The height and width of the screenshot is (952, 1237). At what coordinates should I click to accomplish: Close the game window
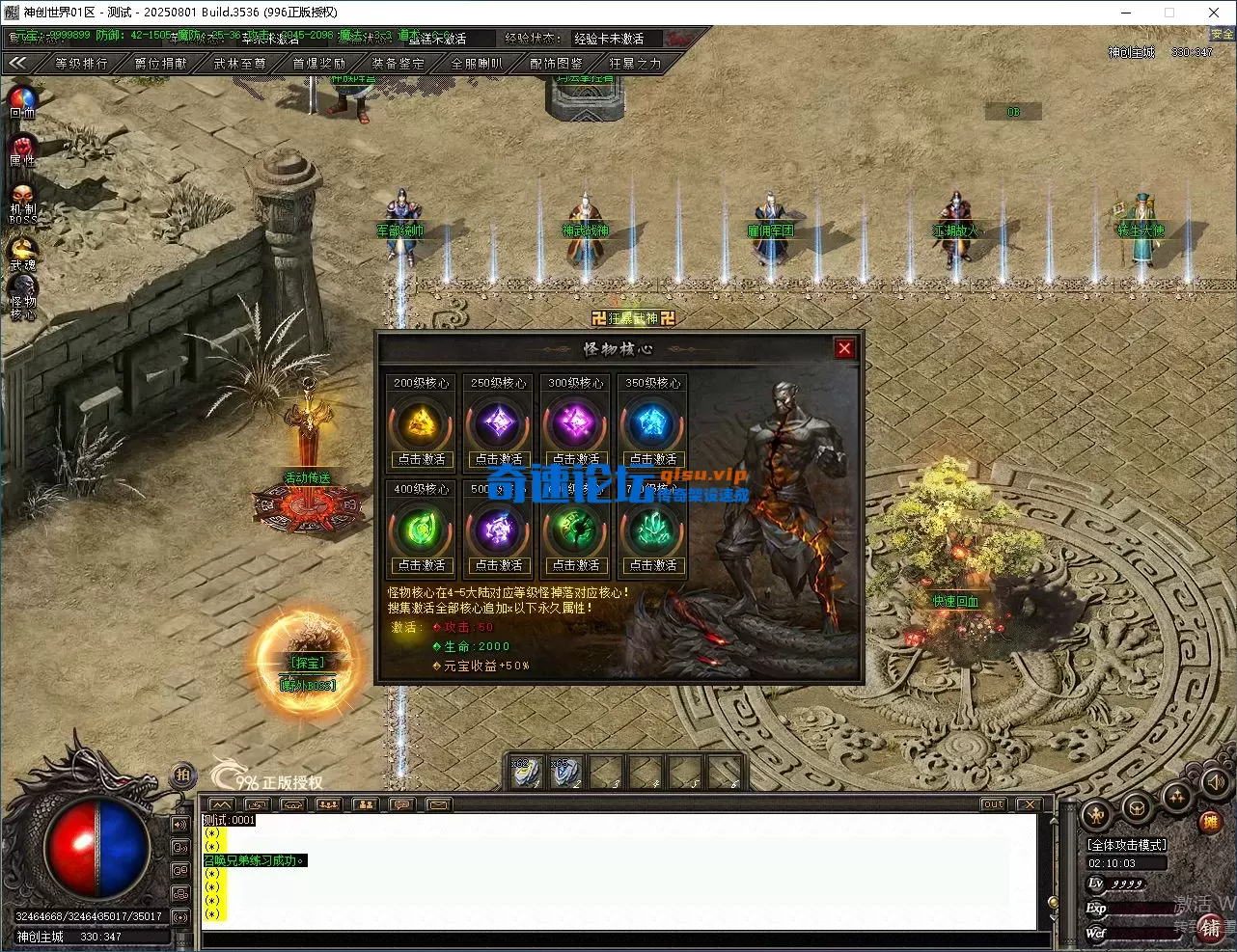[x=1214, y=13]
